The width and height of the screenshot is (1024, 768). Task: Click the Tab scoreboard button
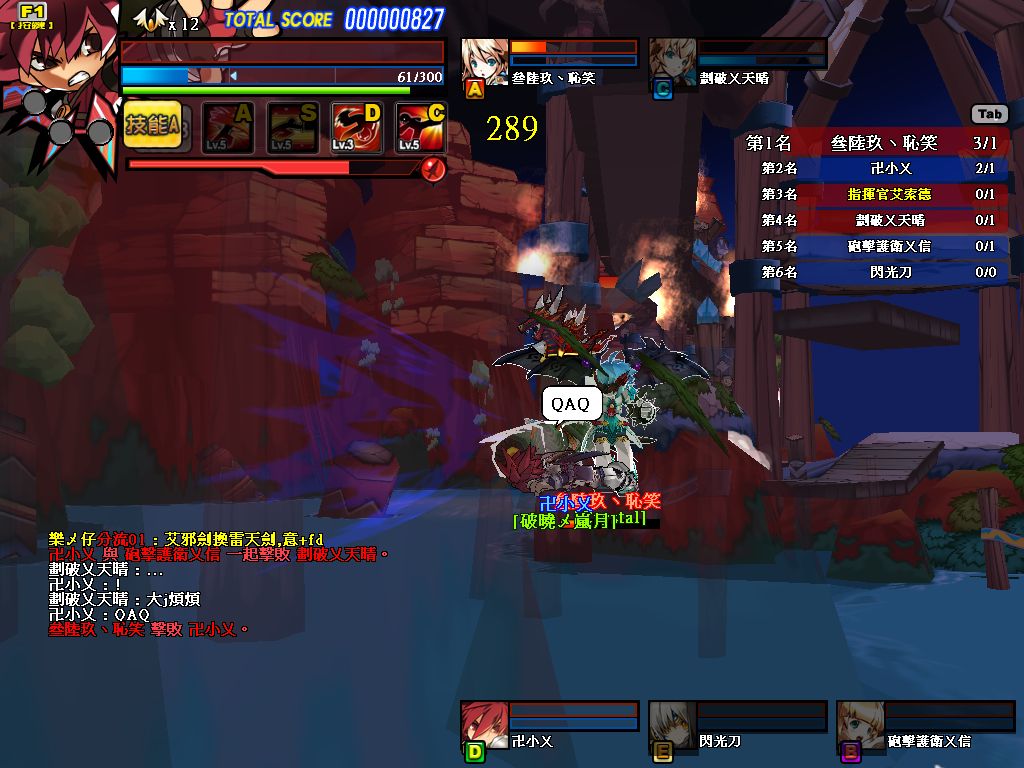[989, 115]
